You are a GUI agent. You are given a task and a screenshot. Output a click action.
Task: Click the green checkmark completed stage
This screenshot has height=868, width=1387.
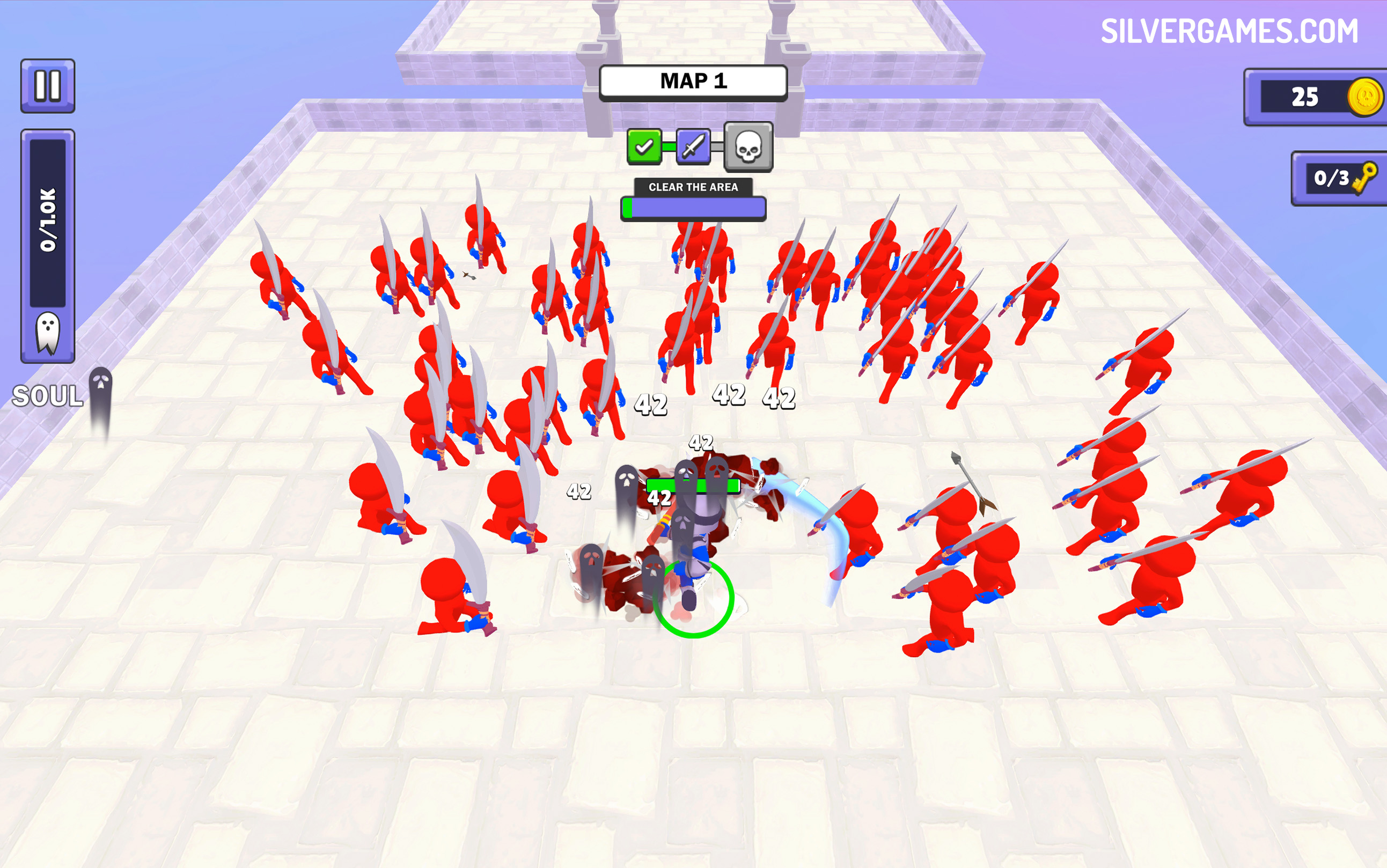(644, 146)
